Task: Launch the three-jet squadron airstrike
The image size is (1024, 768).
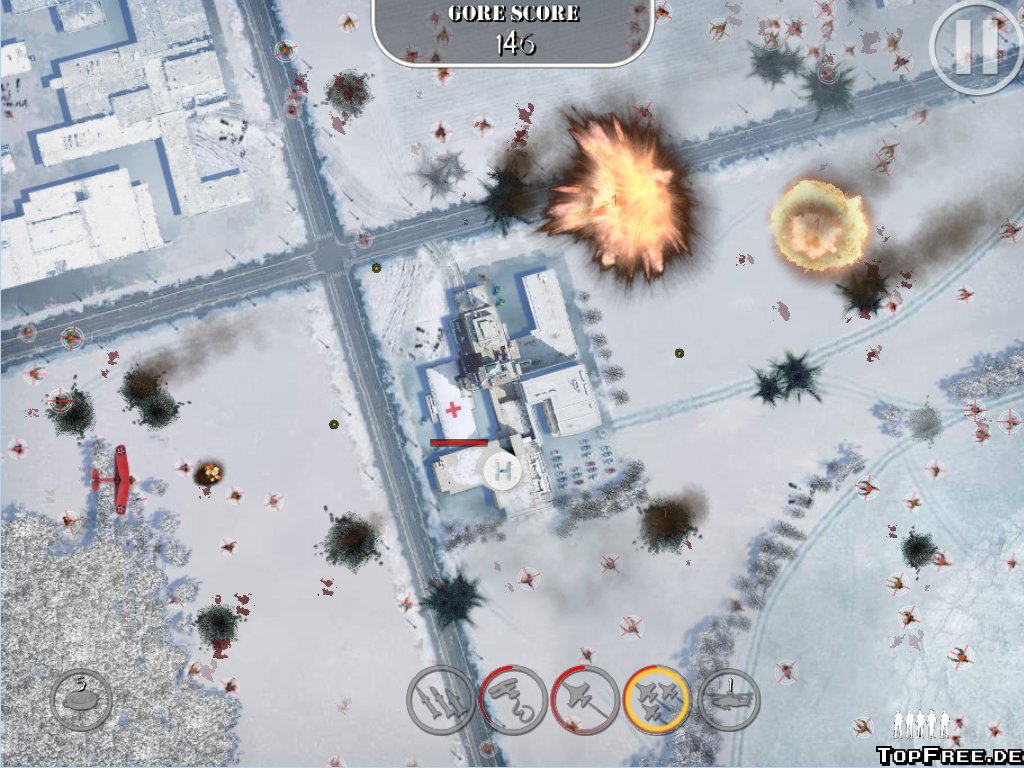Action: (657, 699)
